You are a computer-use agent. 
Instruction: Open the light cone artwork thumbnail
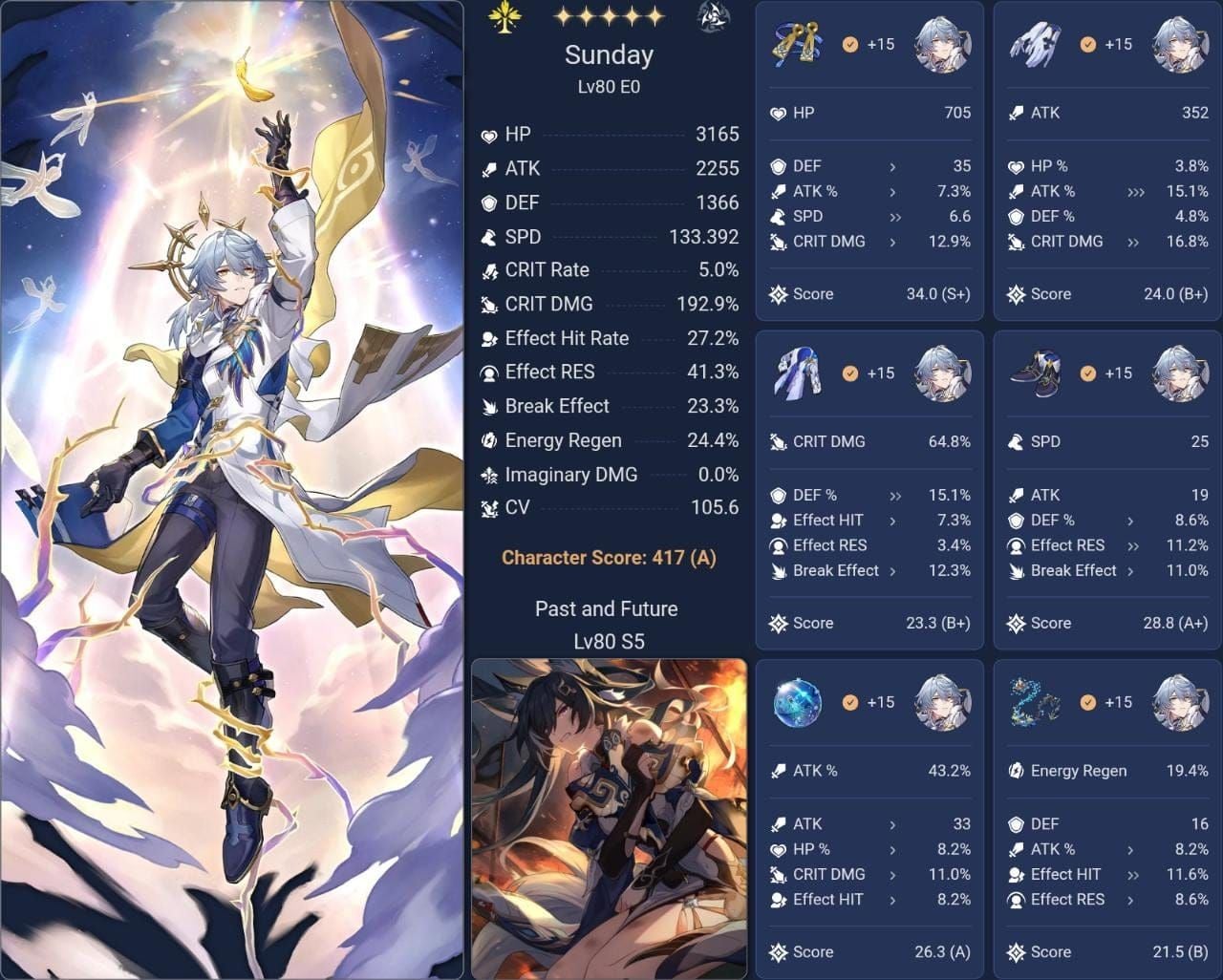coord(609,817)
